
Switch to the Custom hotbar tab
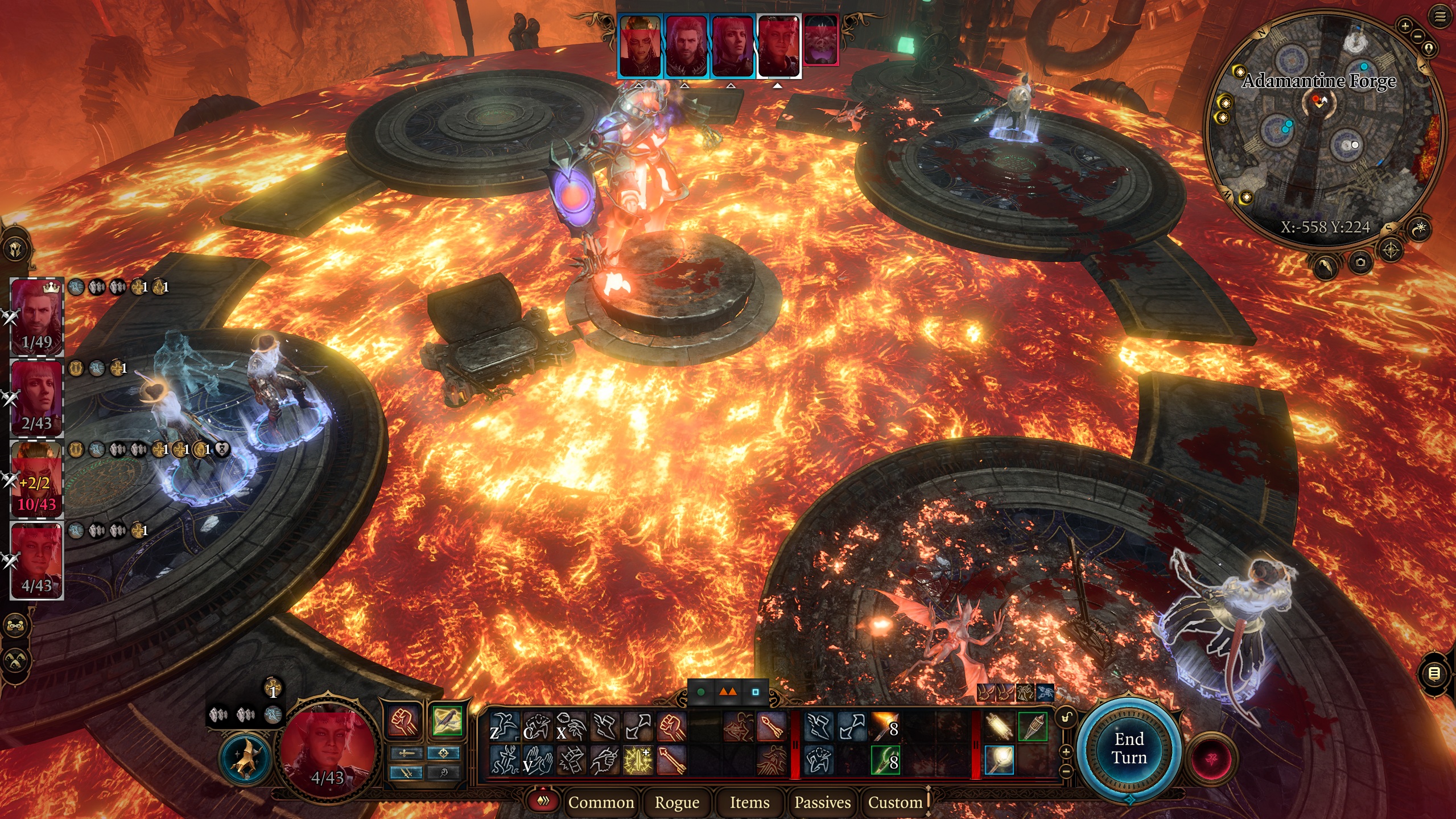click(895, 802)
